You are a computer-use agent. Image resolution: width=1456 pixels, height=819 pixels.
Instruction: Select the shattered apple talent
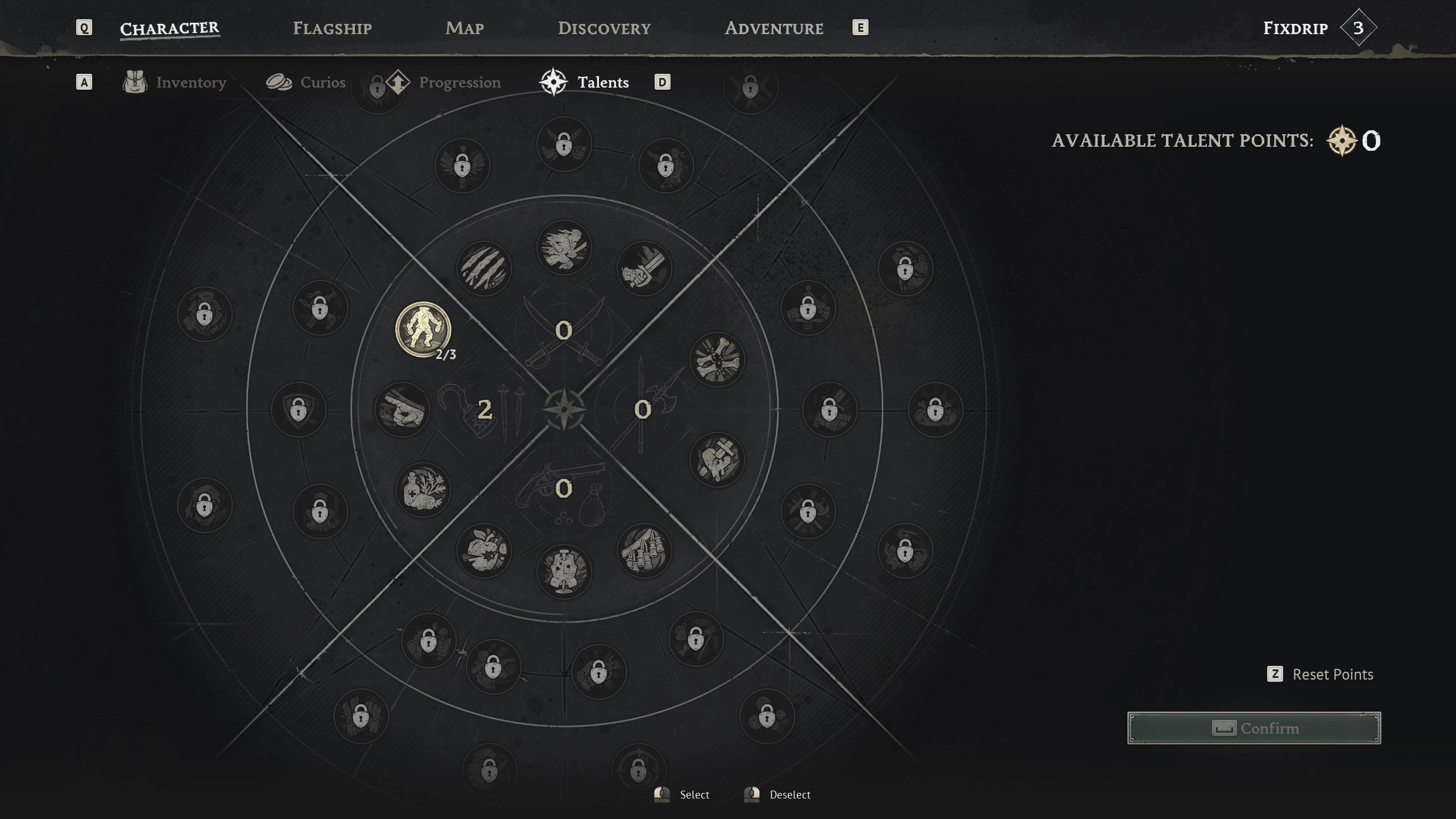[483, 551]
